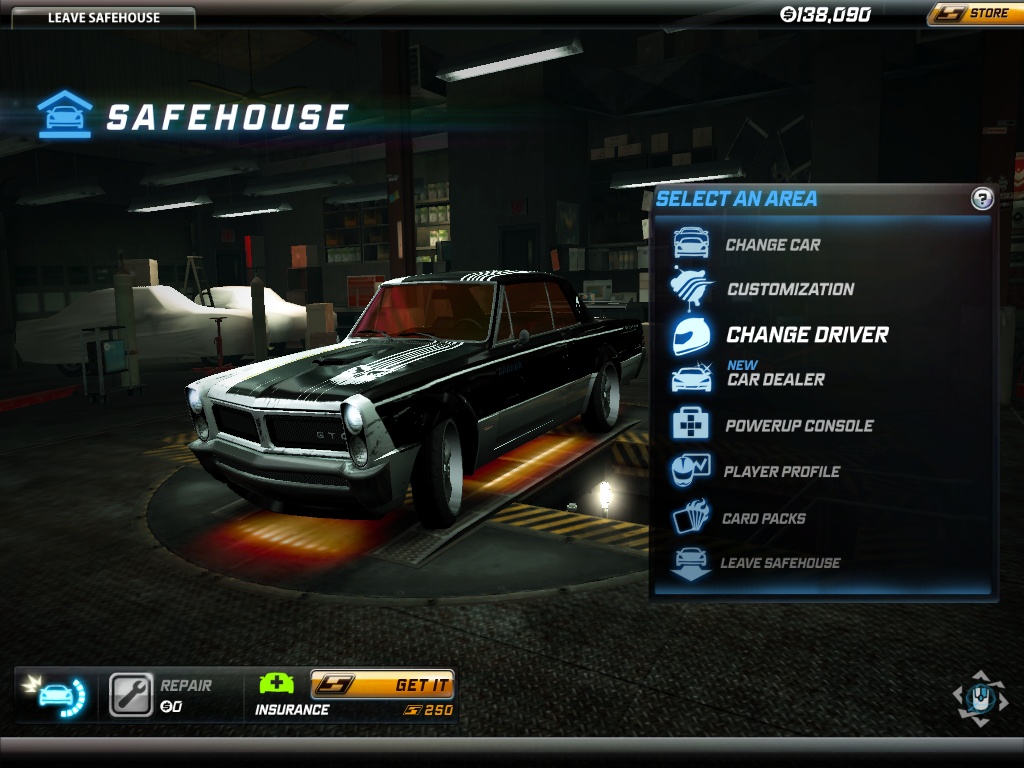Click the question mark help icon

[982, 199]
